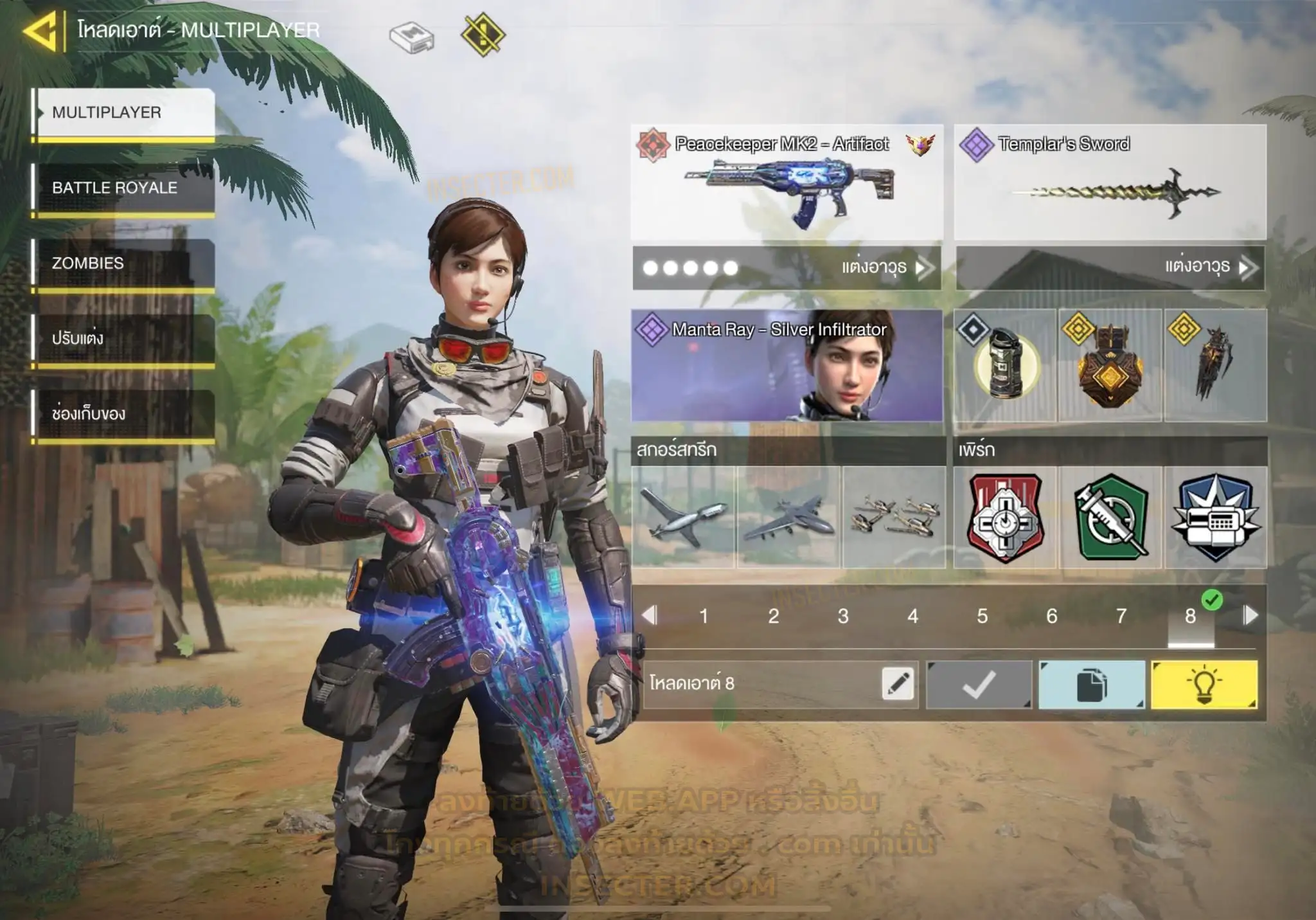Screen dimensions: 1316x920
Task: Pick the golden grenade lethal slot
Action: tap(1110, 365)
